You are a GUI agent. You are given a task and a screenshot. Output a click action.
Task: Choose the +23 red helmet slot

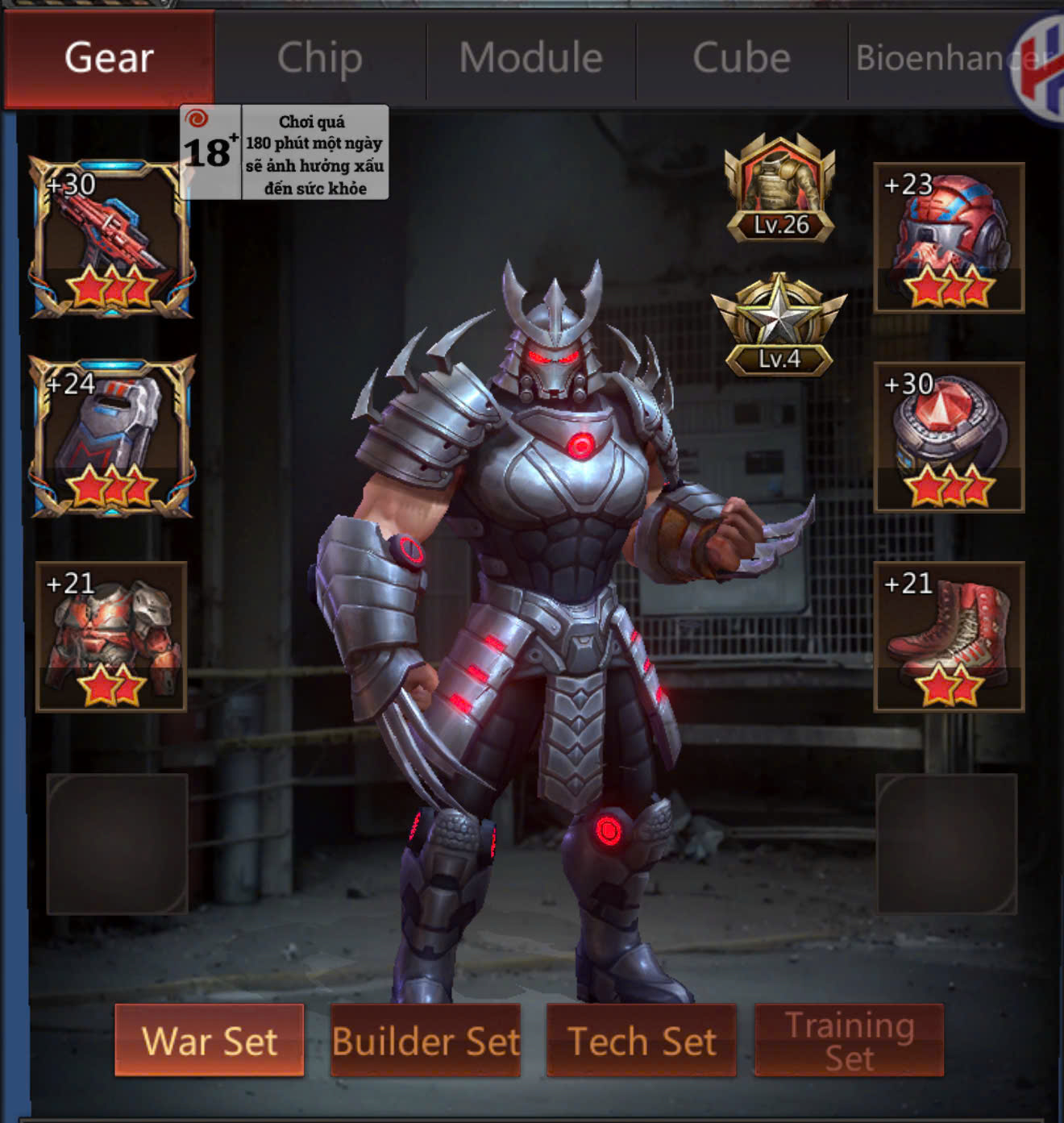pyautogui.click(x=949, y=238)
